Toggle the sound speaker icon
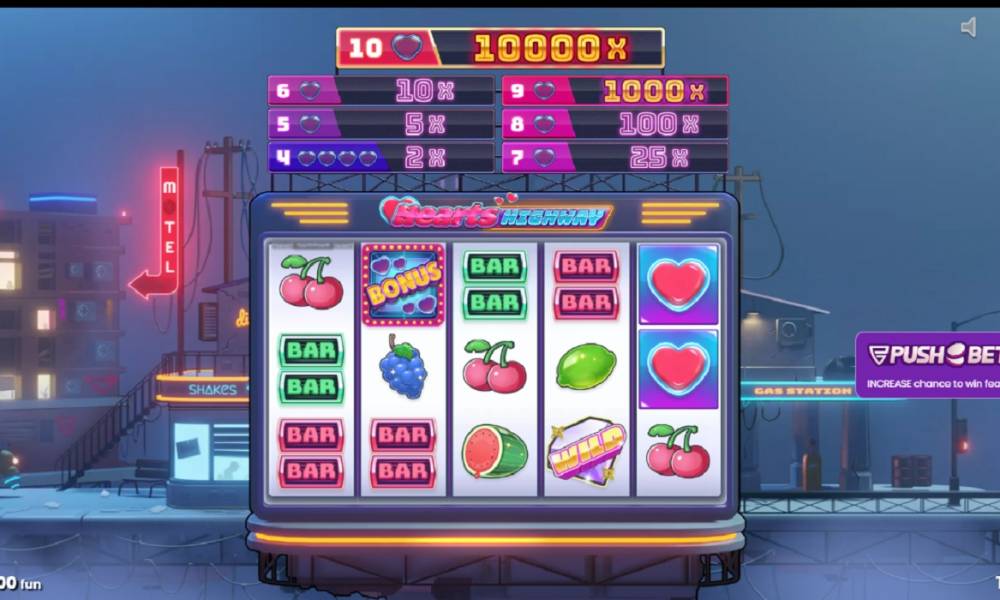Screen dimensions: 1000x600 (968, 28)
